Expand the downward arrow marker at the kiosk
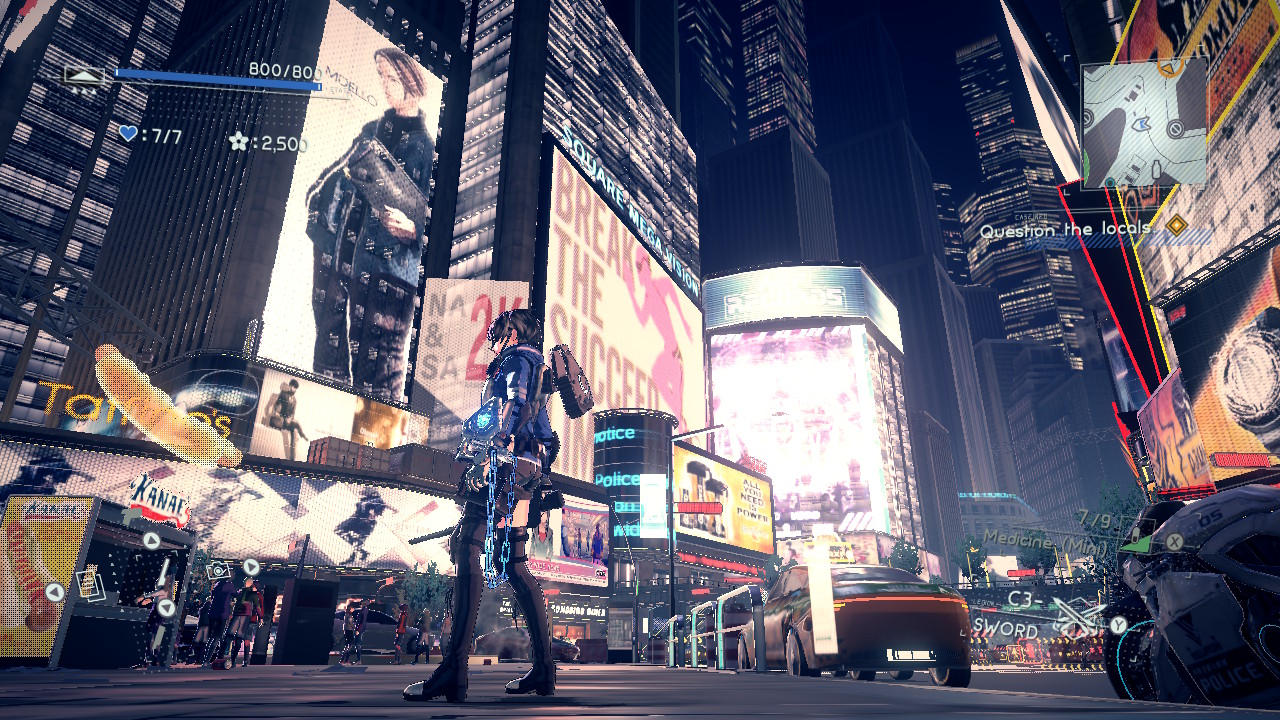The height and width of the screenshot is (720, 1280). (164, 609)
